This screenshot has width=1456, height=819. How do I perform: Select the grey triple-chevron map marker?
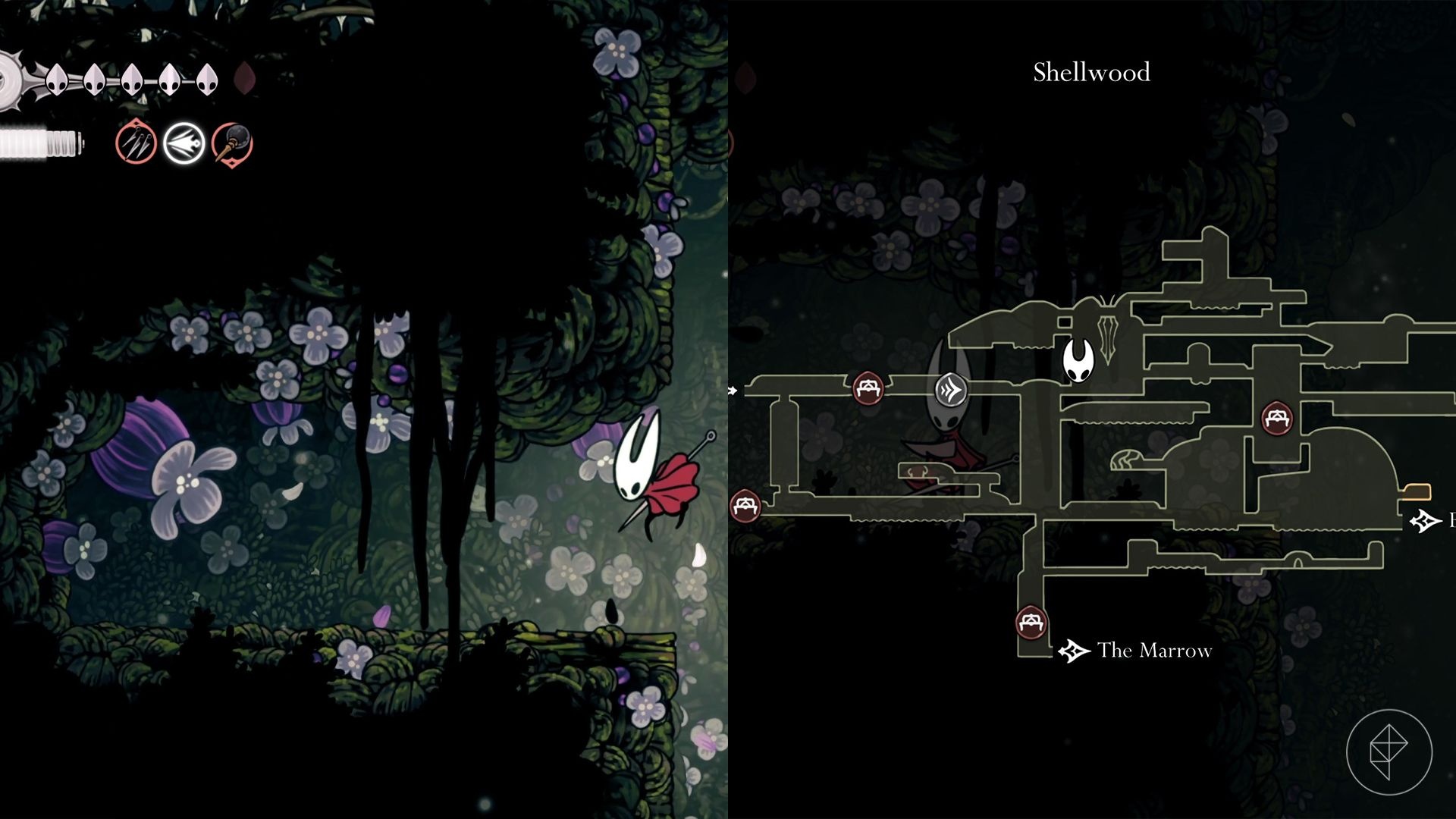(x=951, y=390)
